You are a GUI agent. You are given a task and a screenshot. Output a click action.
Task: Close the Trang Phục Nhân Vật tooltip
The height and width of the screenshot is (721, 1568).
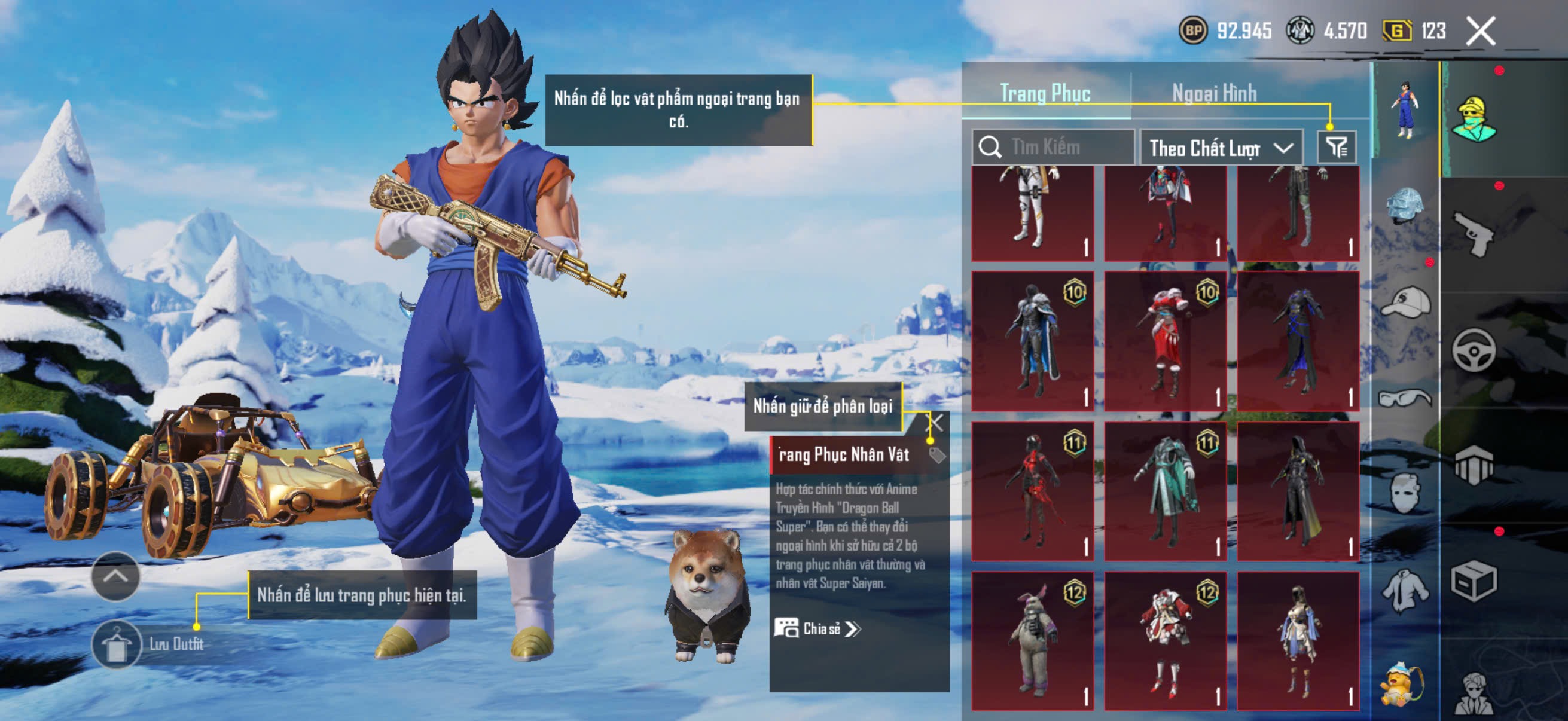click(x=935, y=423)
